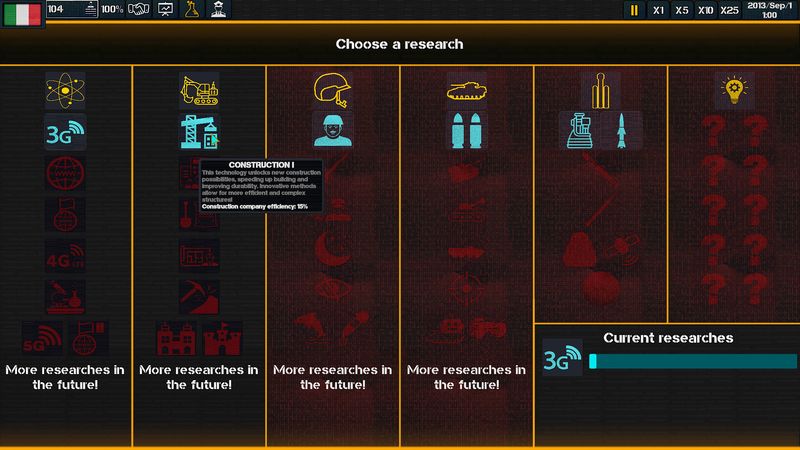Pause the game
Image resolution: width=800 pixels, height=450 pixels.
click(x=634, y=10)
